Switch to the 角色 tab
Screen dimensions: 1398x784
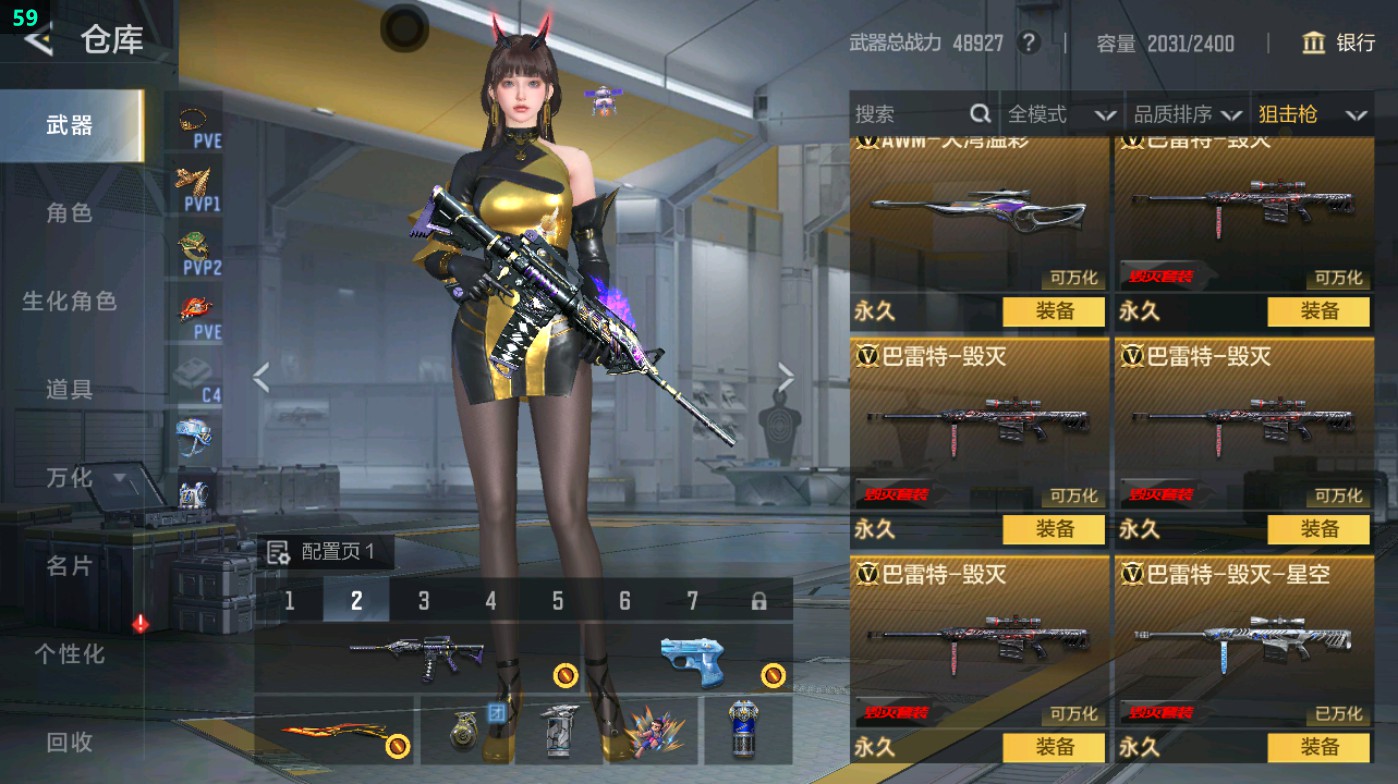click(x=70, y=214)
